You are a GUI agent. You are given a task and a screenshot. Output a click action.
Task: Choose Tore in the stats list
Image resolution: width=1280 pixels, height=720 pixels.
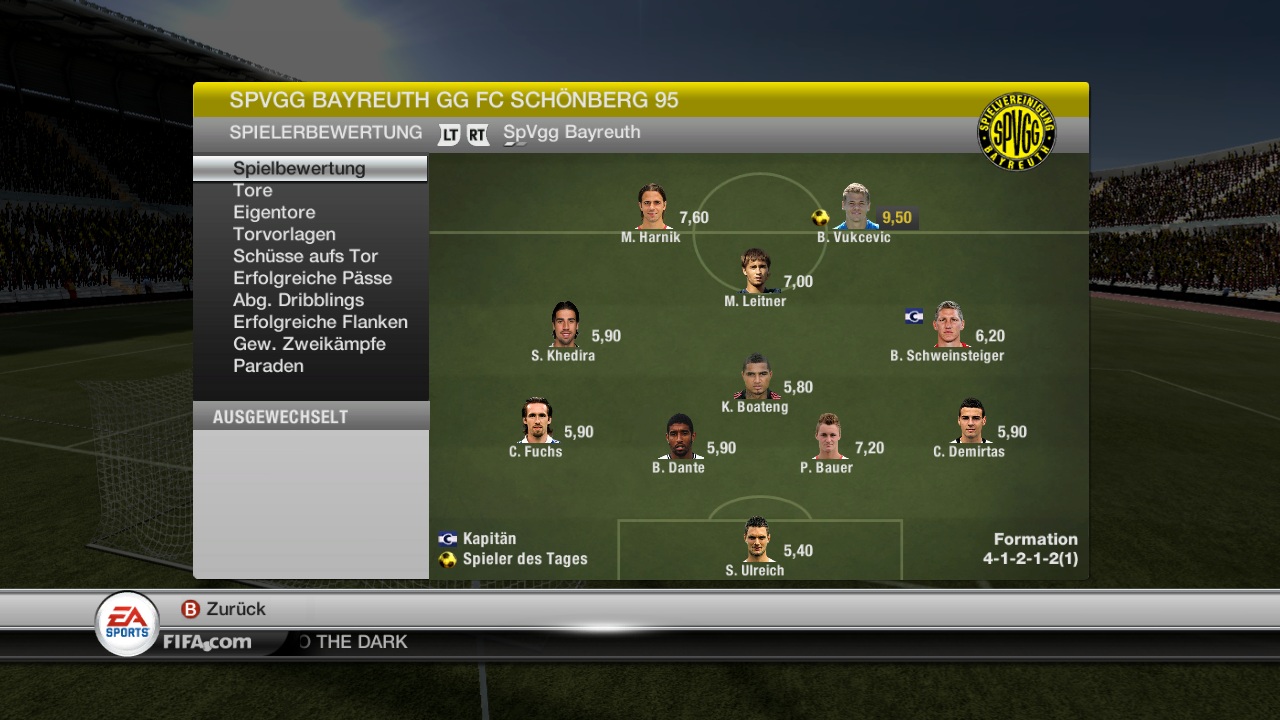(x=252, y=190)
